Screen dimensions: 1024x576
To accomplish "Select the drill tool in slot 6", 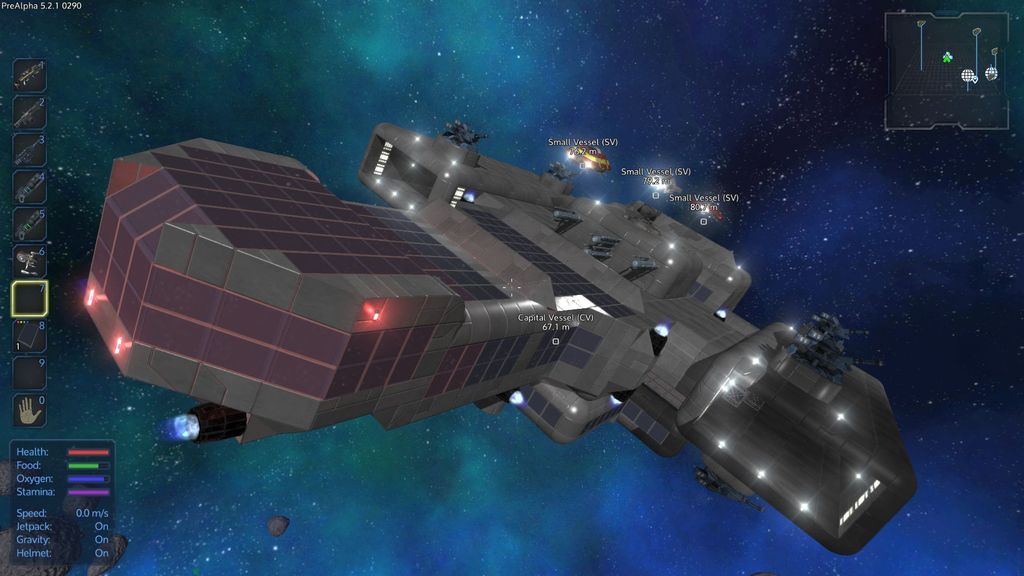I will pyautogui.click(x=29, y=261).
